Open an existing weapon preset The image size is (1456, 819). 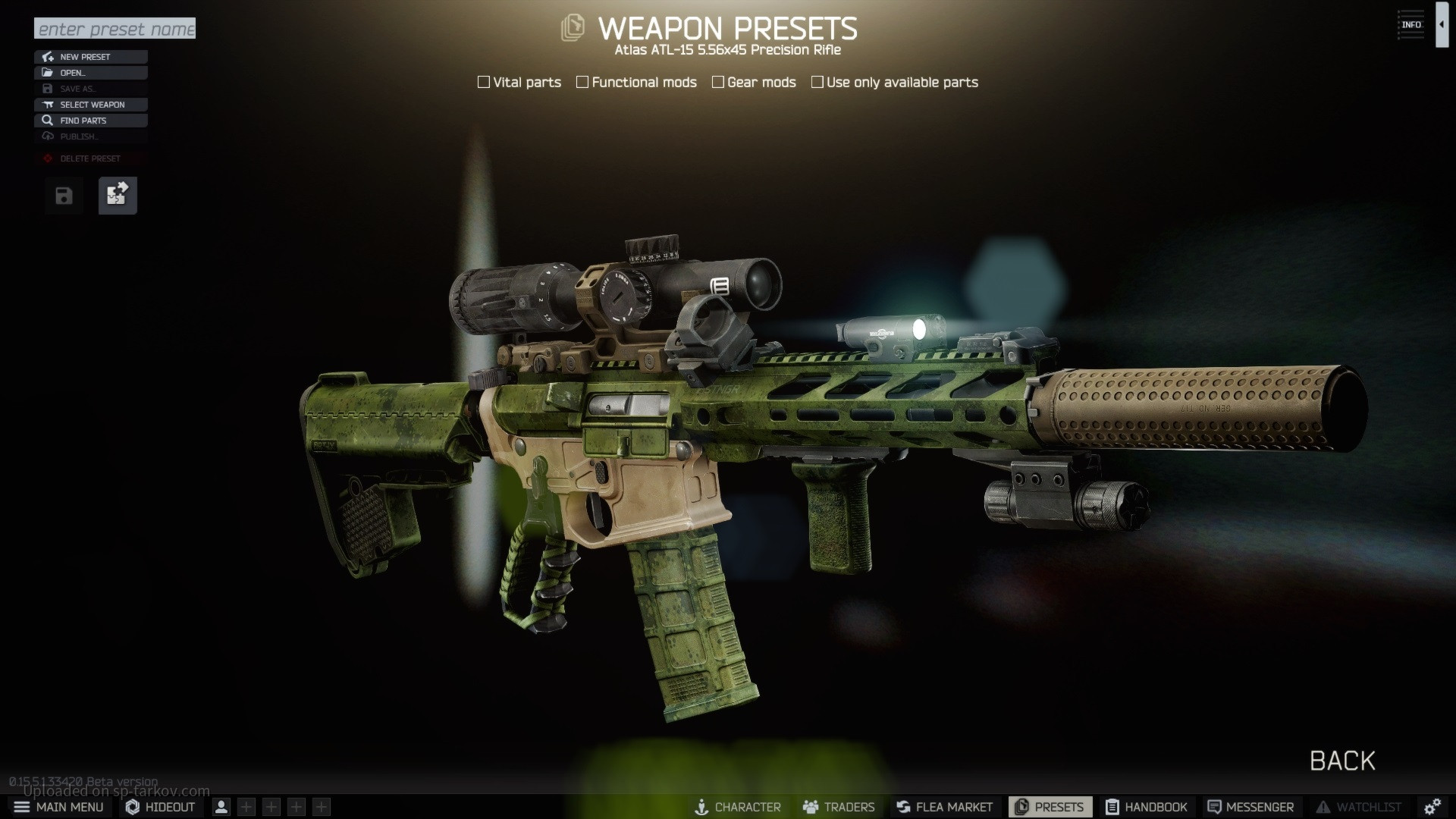90,73
